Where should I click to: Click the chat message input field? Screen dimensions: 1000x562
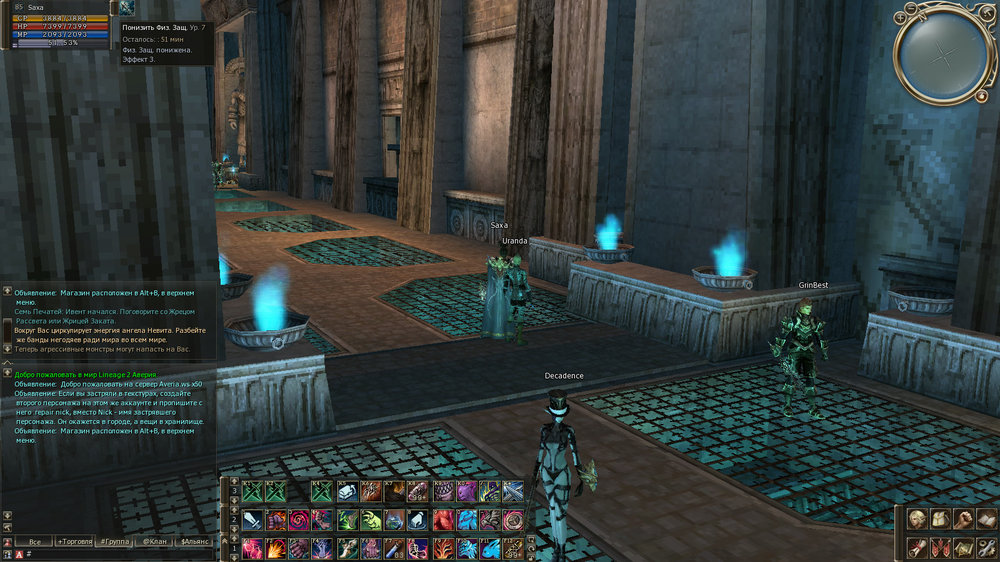[x=120, y=553]
